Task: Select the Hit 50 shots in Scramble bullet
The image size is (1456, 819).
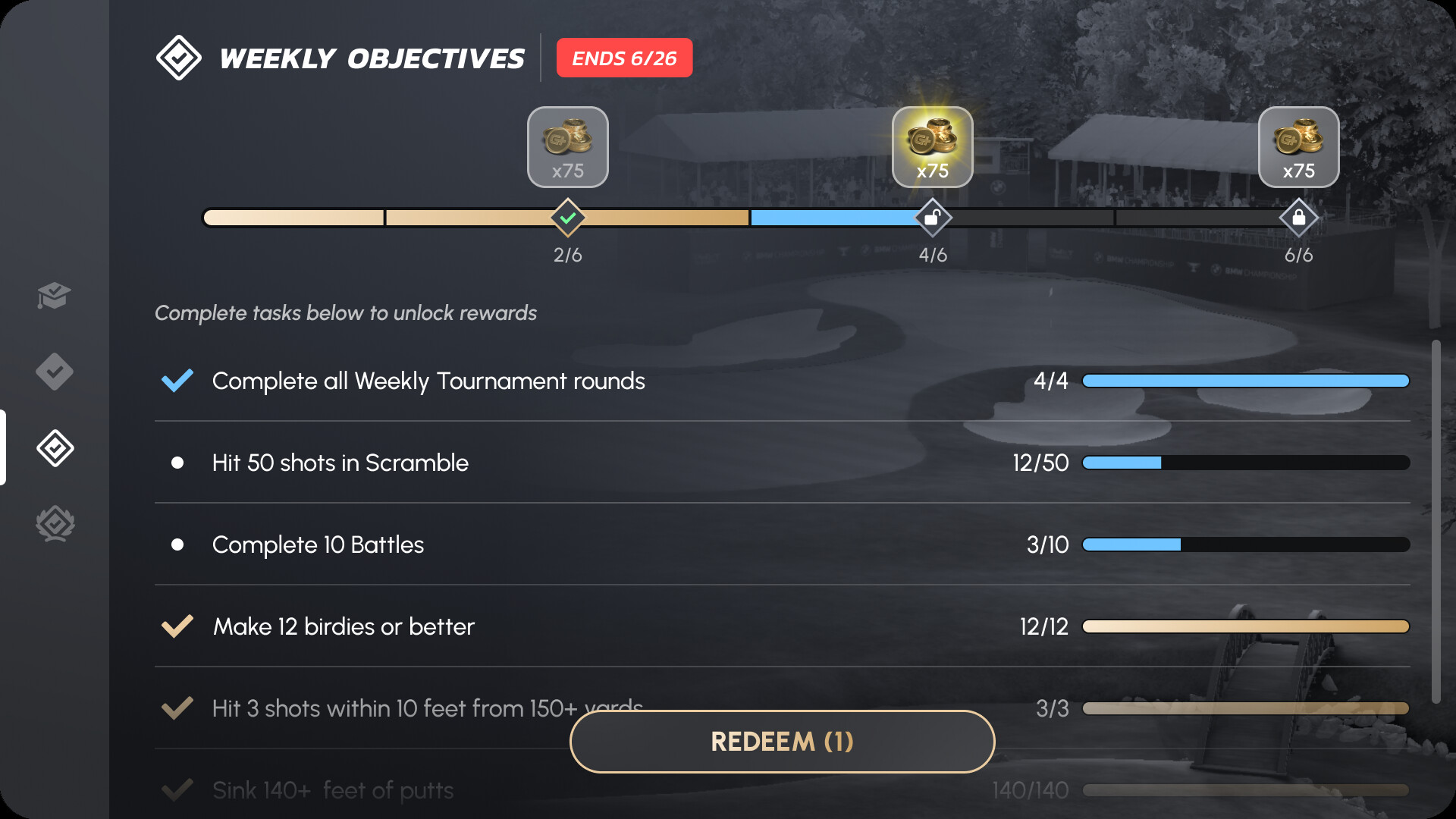Action: pos(177,463)
